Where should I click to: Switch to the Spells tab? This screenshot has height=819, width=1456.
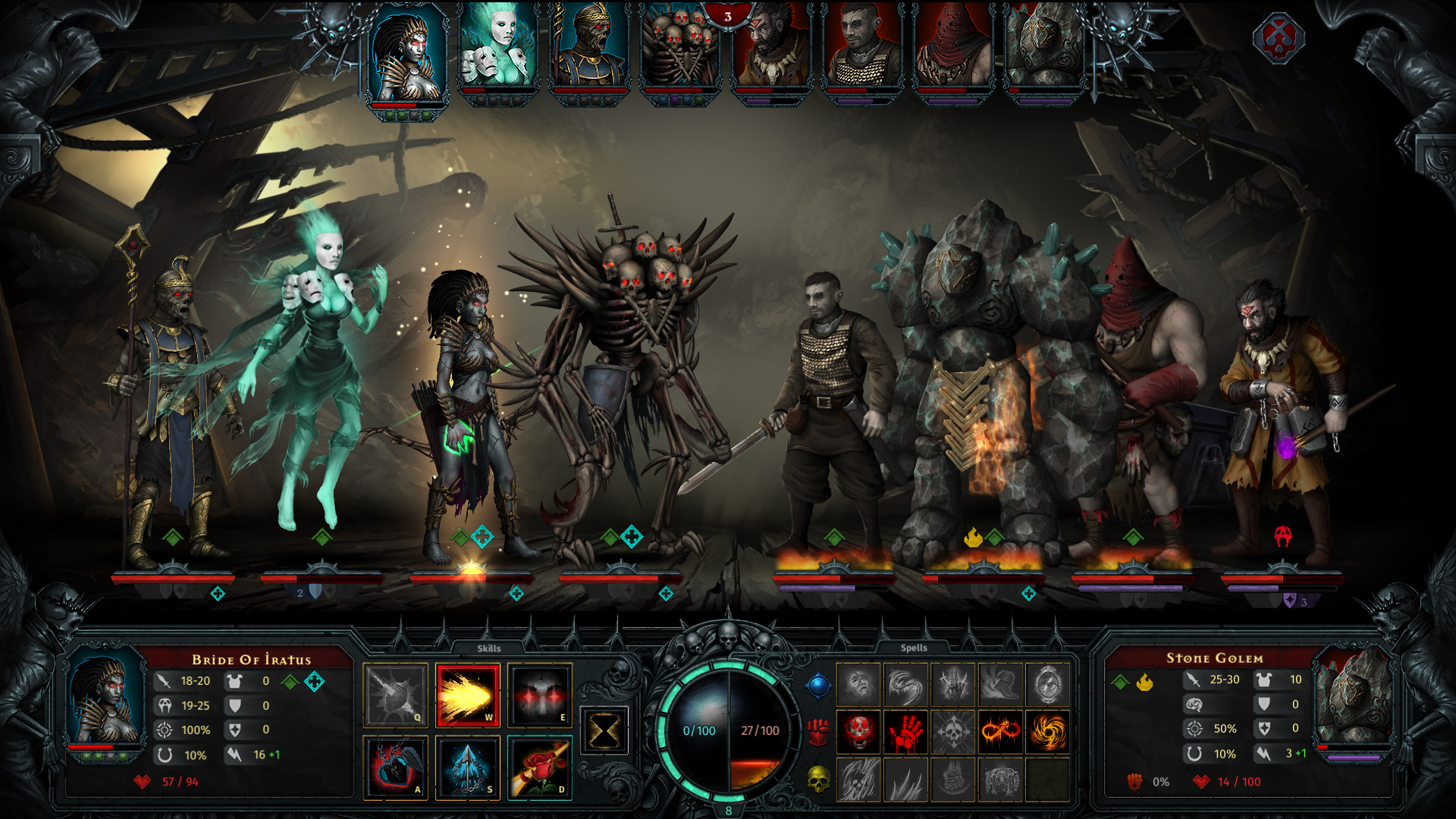click(914, 648)
